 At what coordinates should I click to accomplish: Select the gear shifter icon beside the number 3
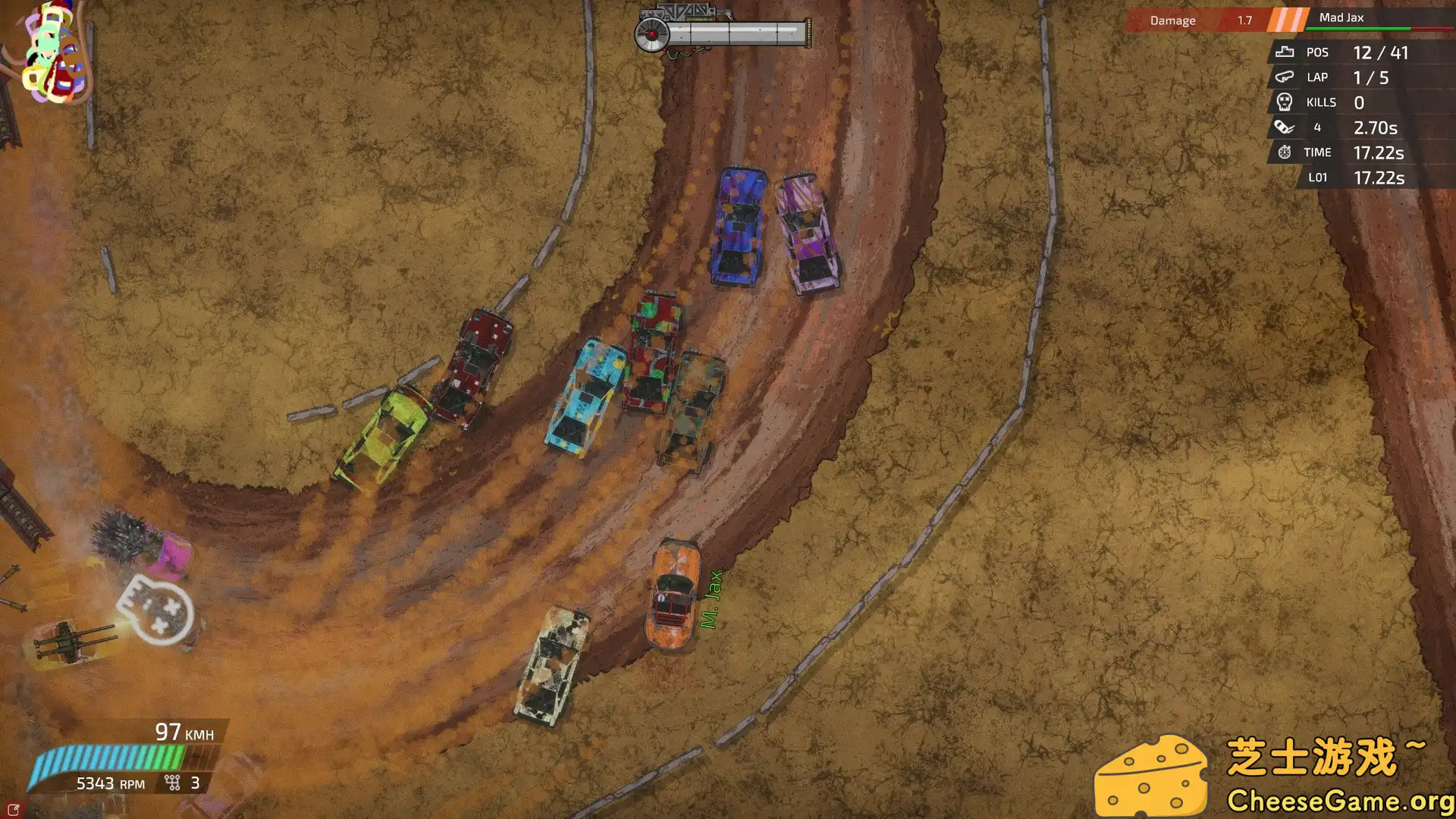172,781
